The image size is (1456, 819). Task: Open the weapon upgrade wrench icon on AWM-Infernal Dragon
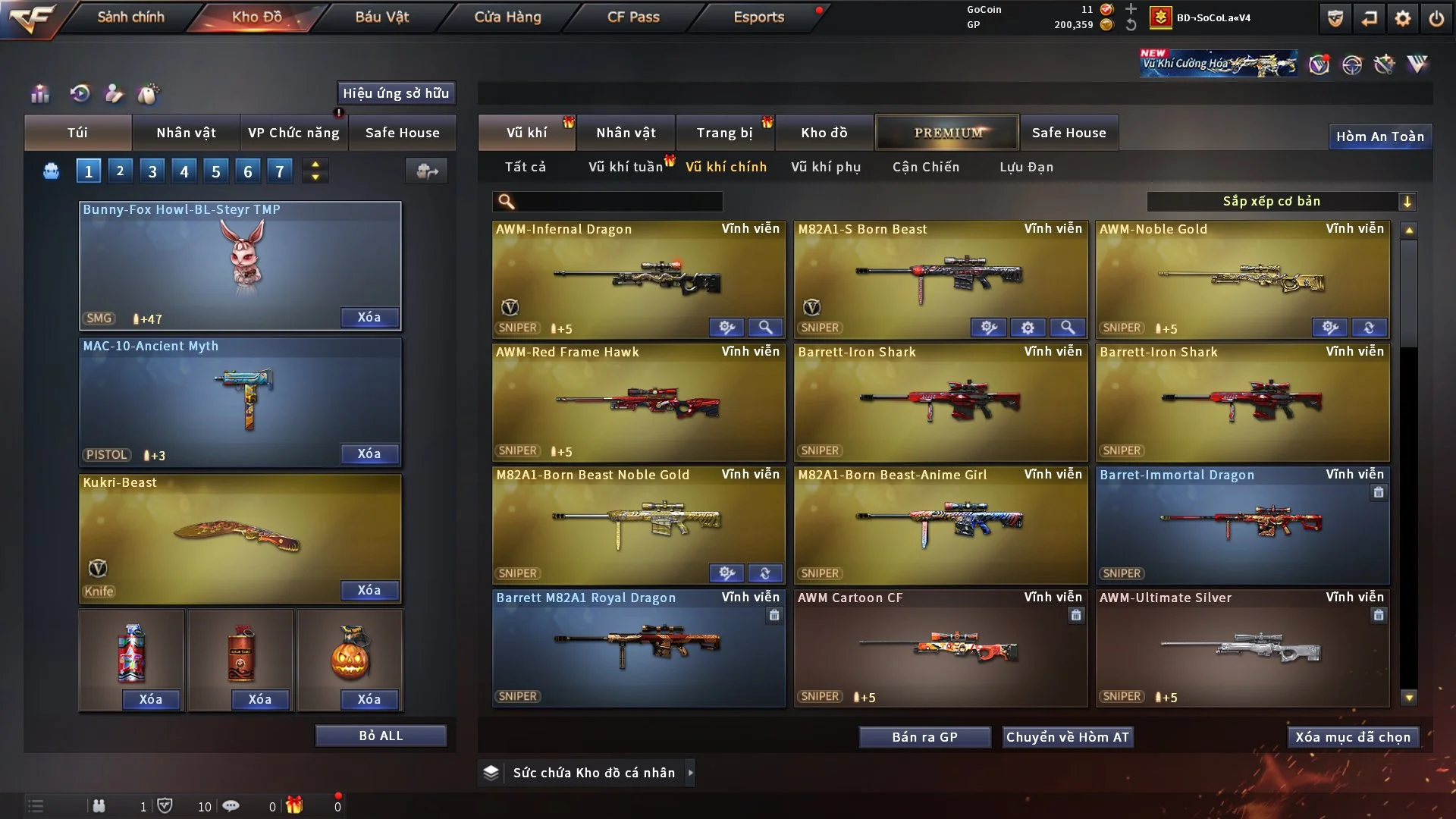(727, 328)
